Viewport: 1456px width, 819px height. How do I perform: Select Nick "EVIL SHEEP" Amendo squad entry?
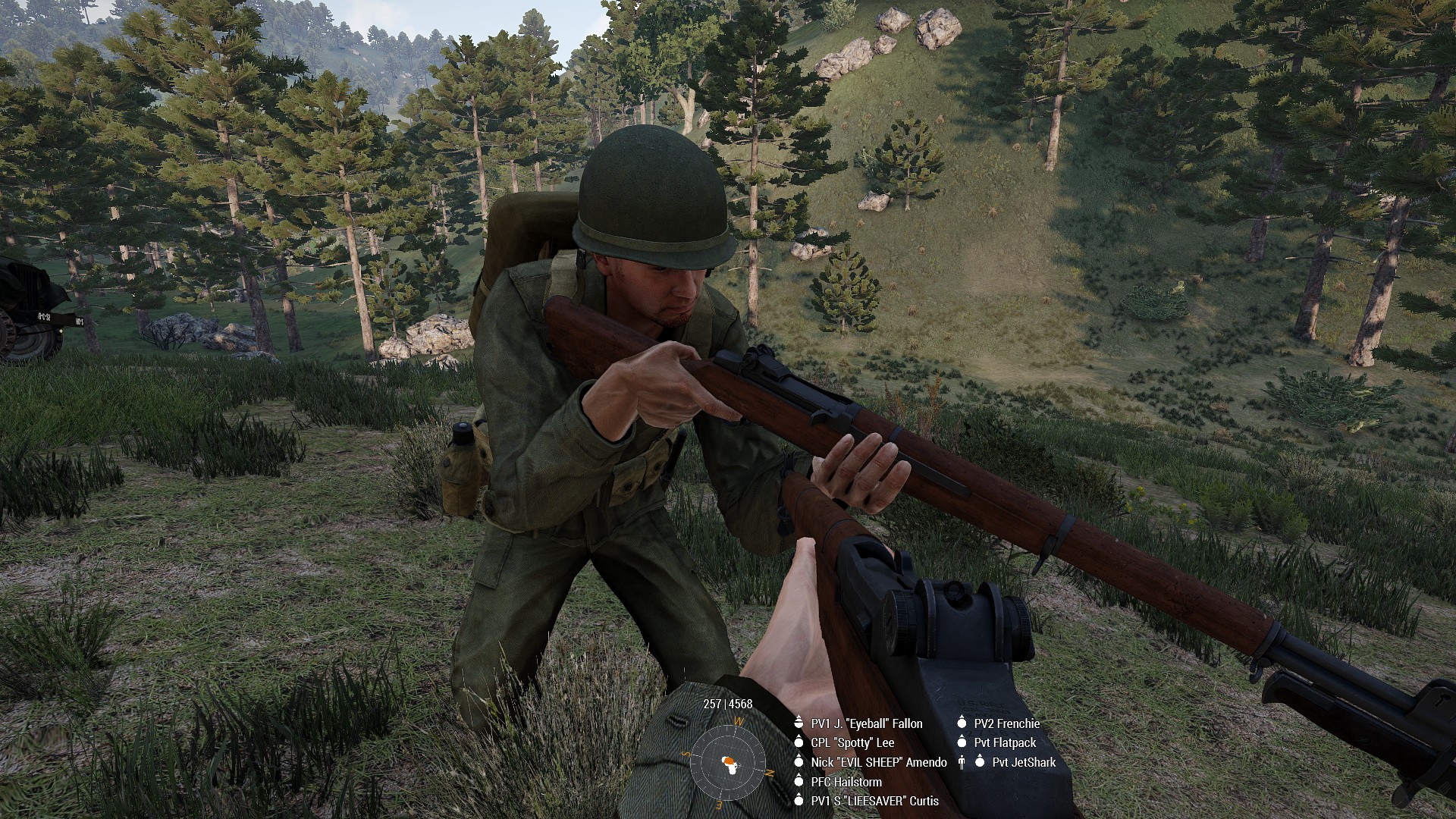(x=878, y=762)
